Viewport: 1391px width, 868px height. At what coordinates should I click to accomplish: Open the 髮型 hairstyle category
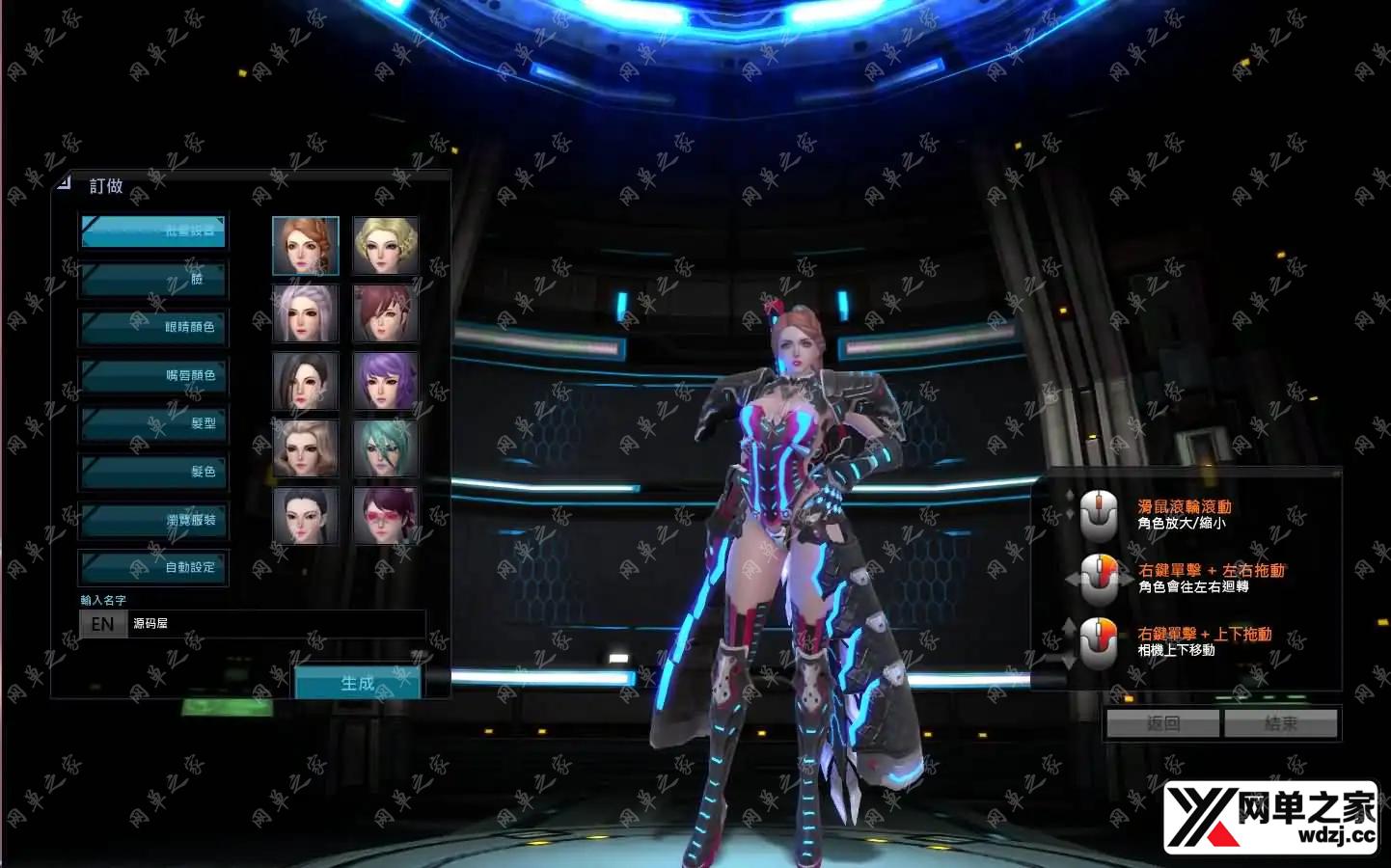[x=153, y=424]
